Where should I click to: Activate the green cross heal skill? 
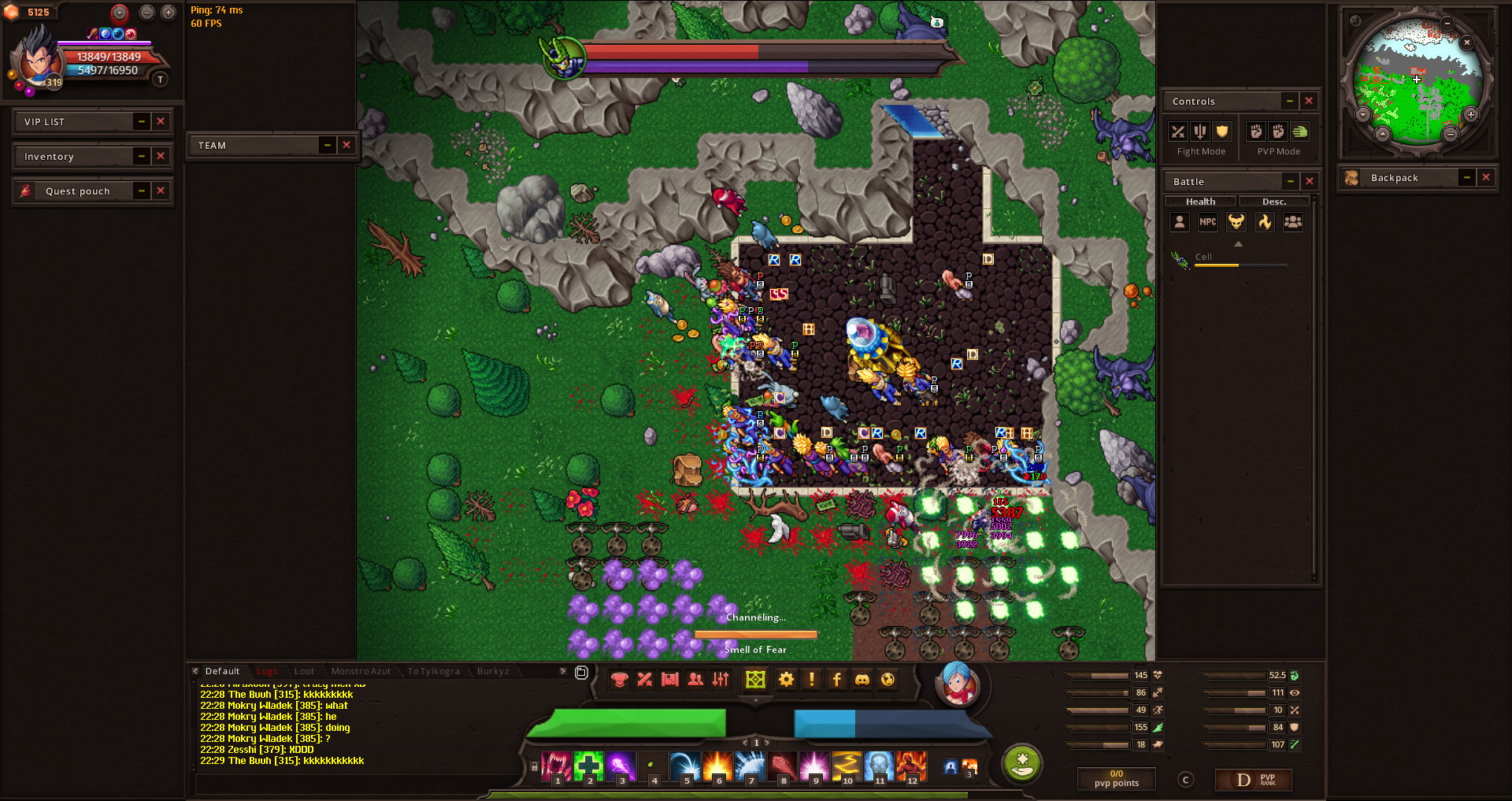(588, 766)
